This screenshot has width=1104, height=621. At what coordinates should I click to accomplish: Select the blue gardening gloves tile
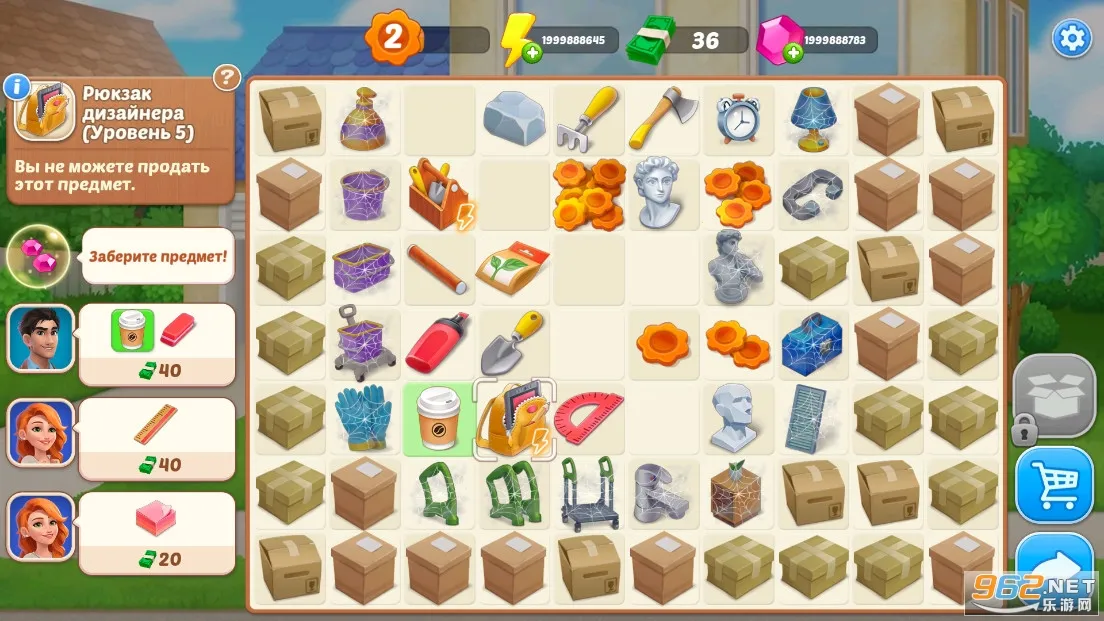tap(361, 417)
